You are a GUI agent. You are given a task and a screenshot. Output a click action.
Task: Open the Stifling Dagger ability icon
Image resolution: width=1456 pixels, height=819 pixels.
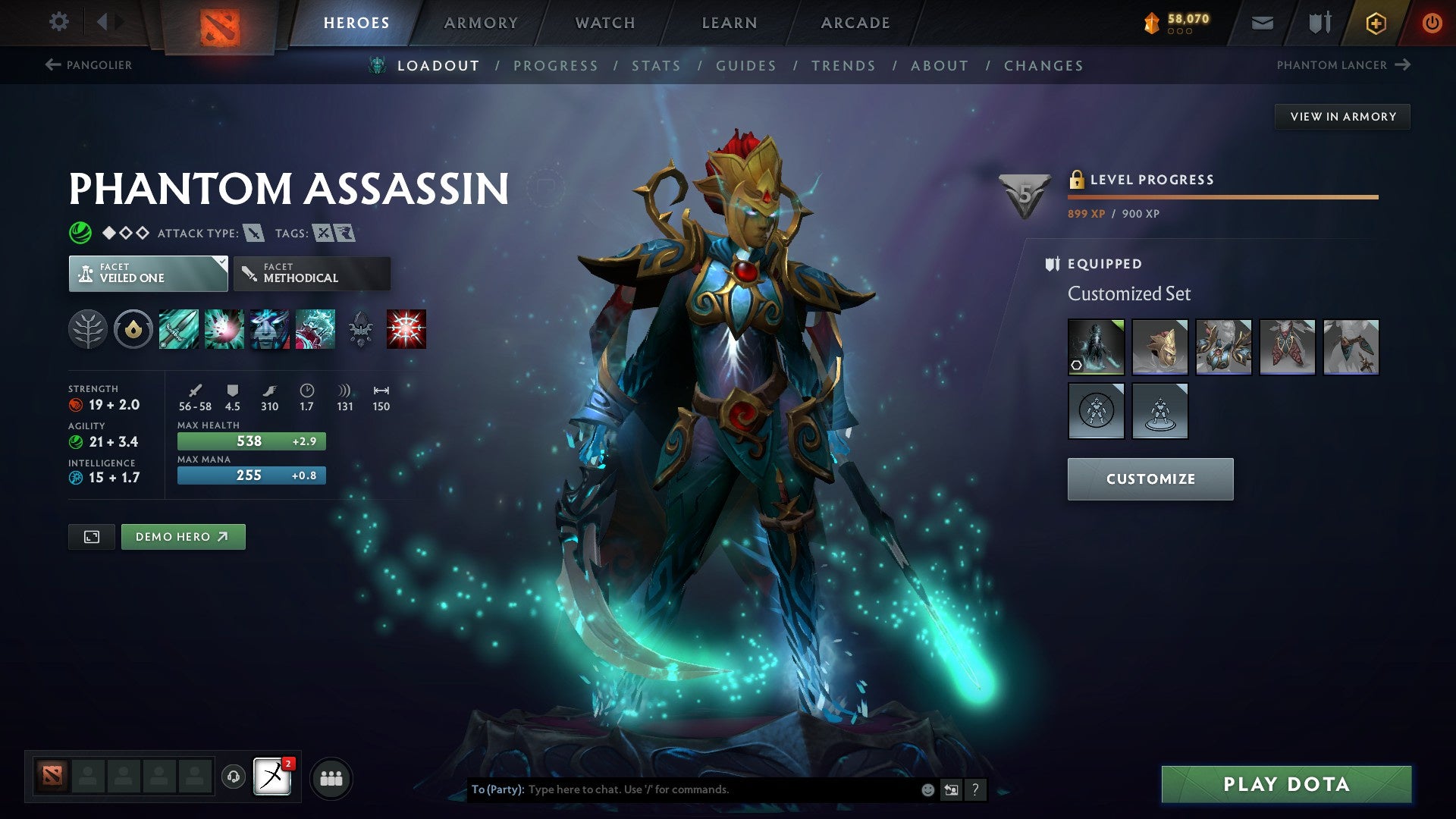[179, 328]
